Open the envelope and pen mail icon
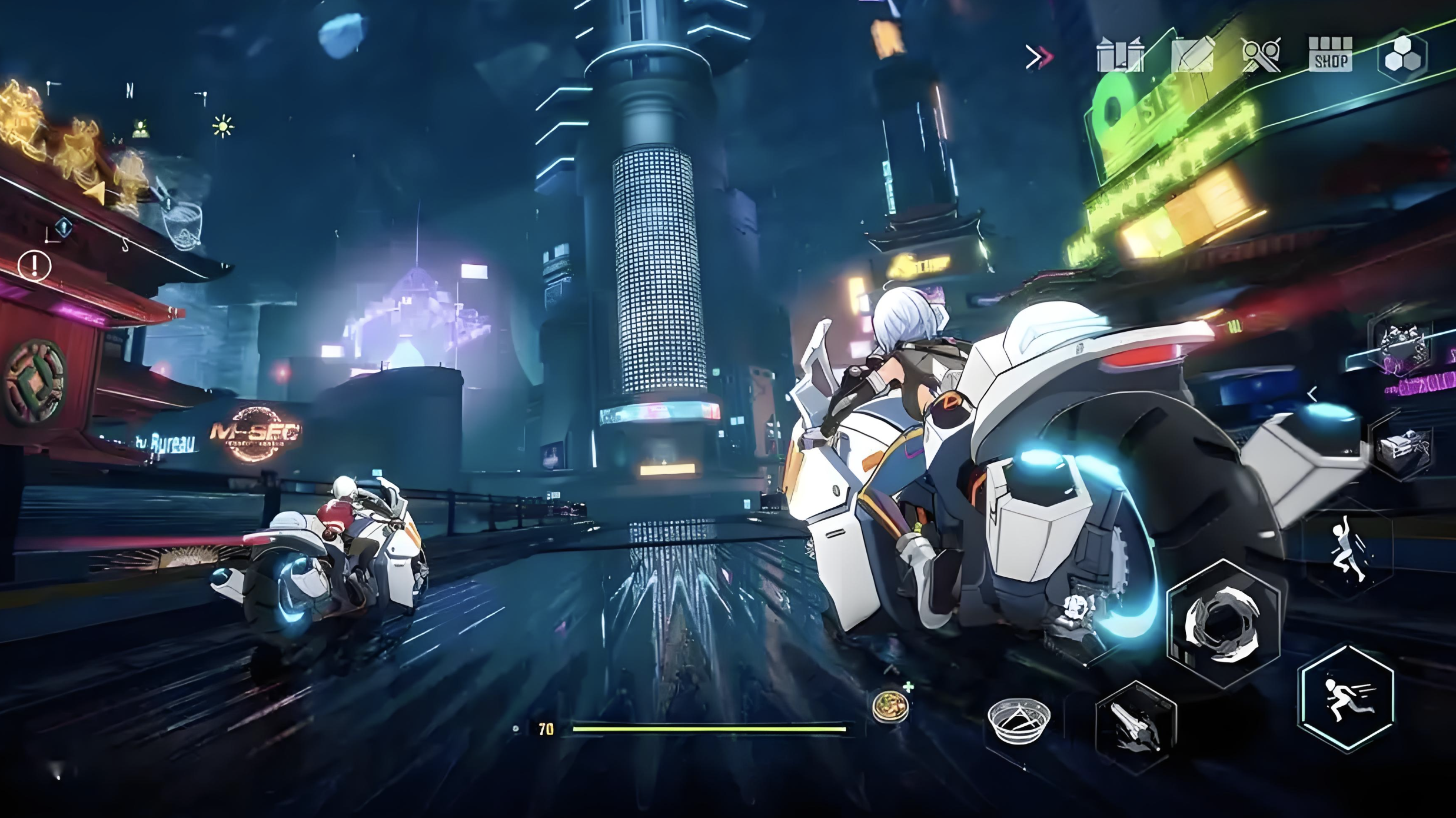Viewport: 1456px width, 818px height. pyautogui.click(x=1193, y=55)
